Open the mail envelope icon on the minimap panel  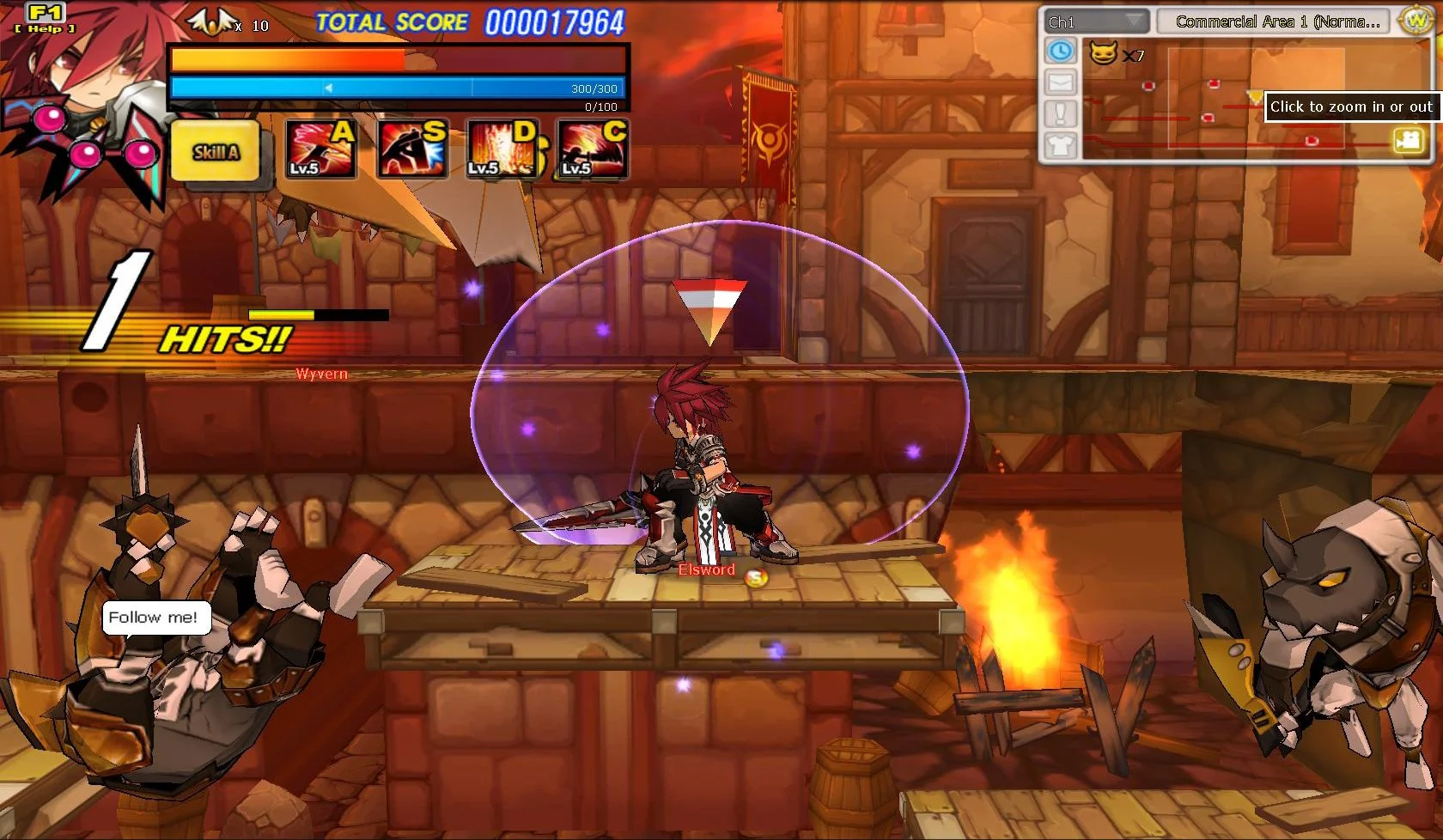pyautogui.click(x=1062, y=81)
